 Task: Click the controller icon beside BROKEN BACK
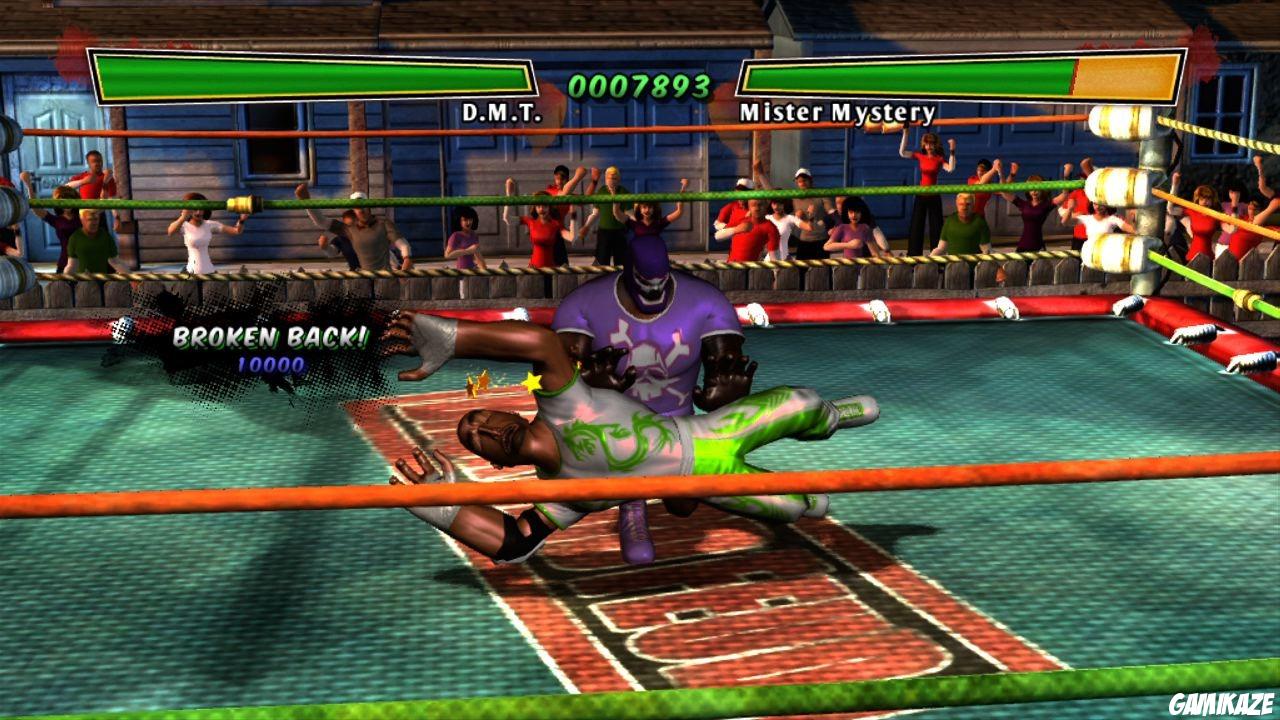click(126, 327)
